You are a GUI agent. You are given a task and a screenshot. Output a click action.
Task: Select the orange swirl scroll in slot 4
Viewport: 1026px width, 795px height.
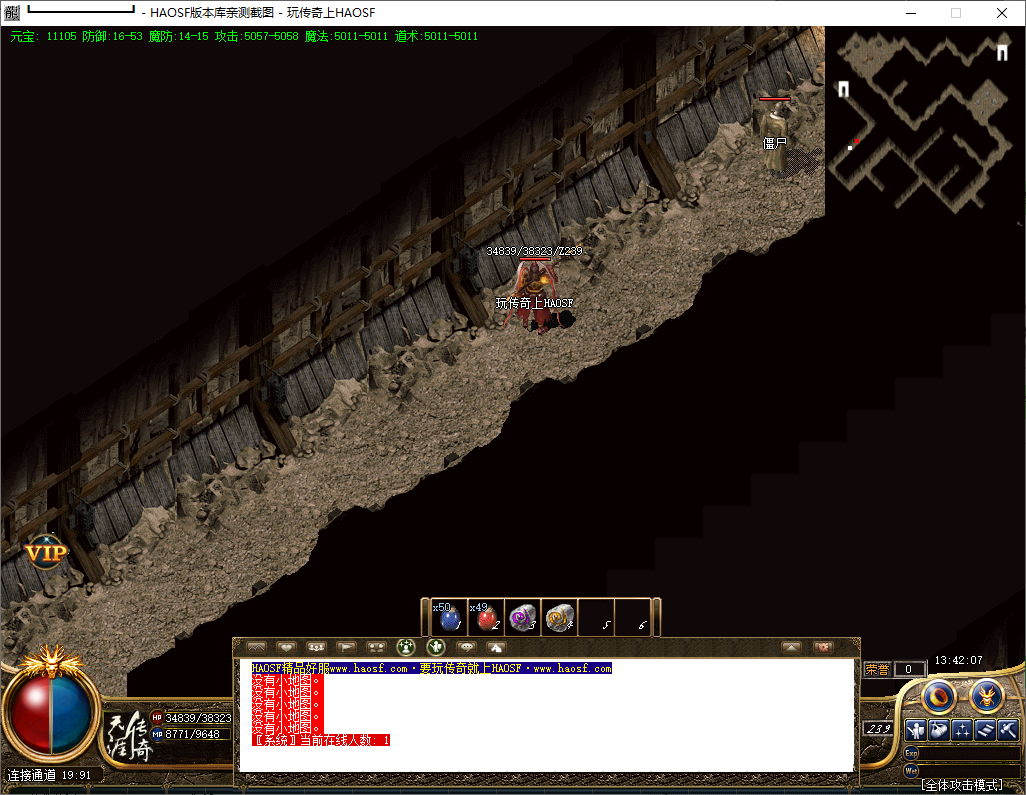(560, 618)
